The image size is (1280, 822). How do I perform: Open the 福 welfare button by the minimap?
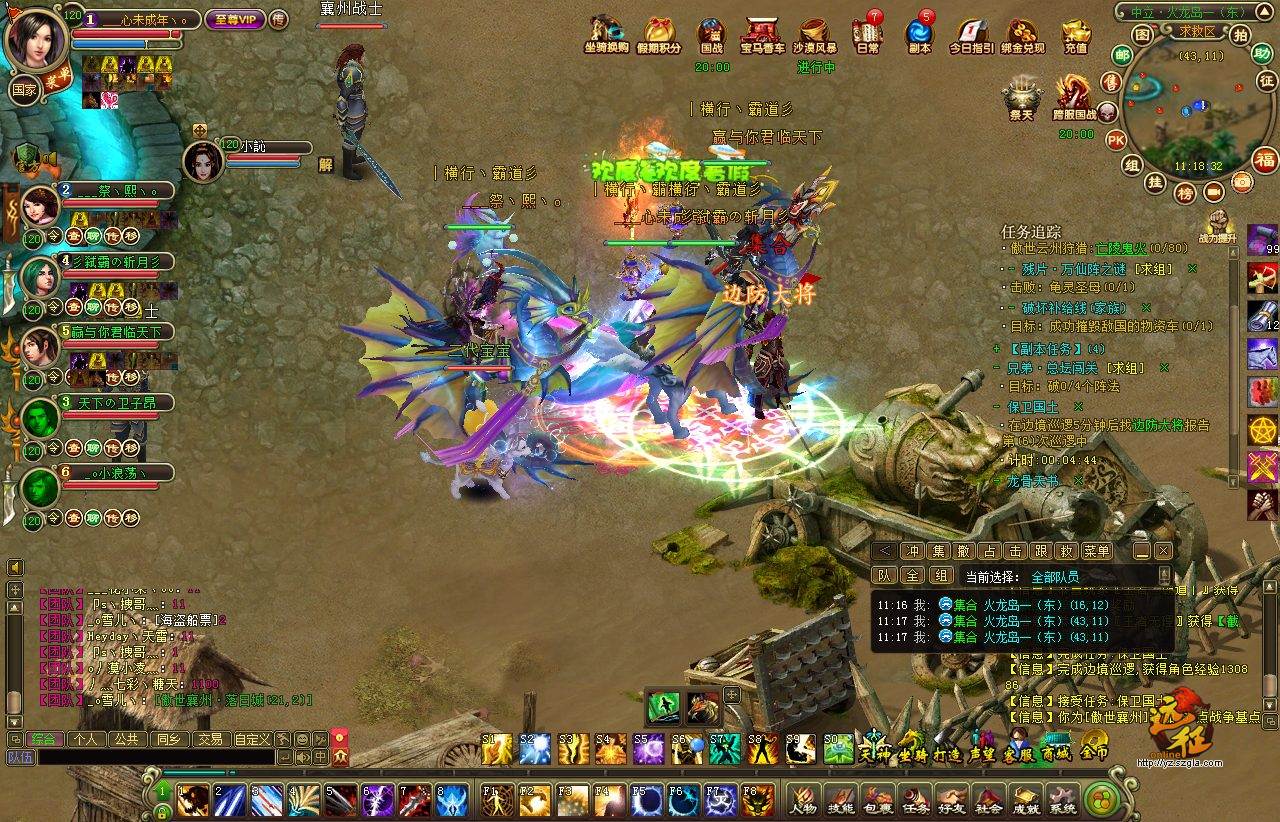[x=1265, y=160]
